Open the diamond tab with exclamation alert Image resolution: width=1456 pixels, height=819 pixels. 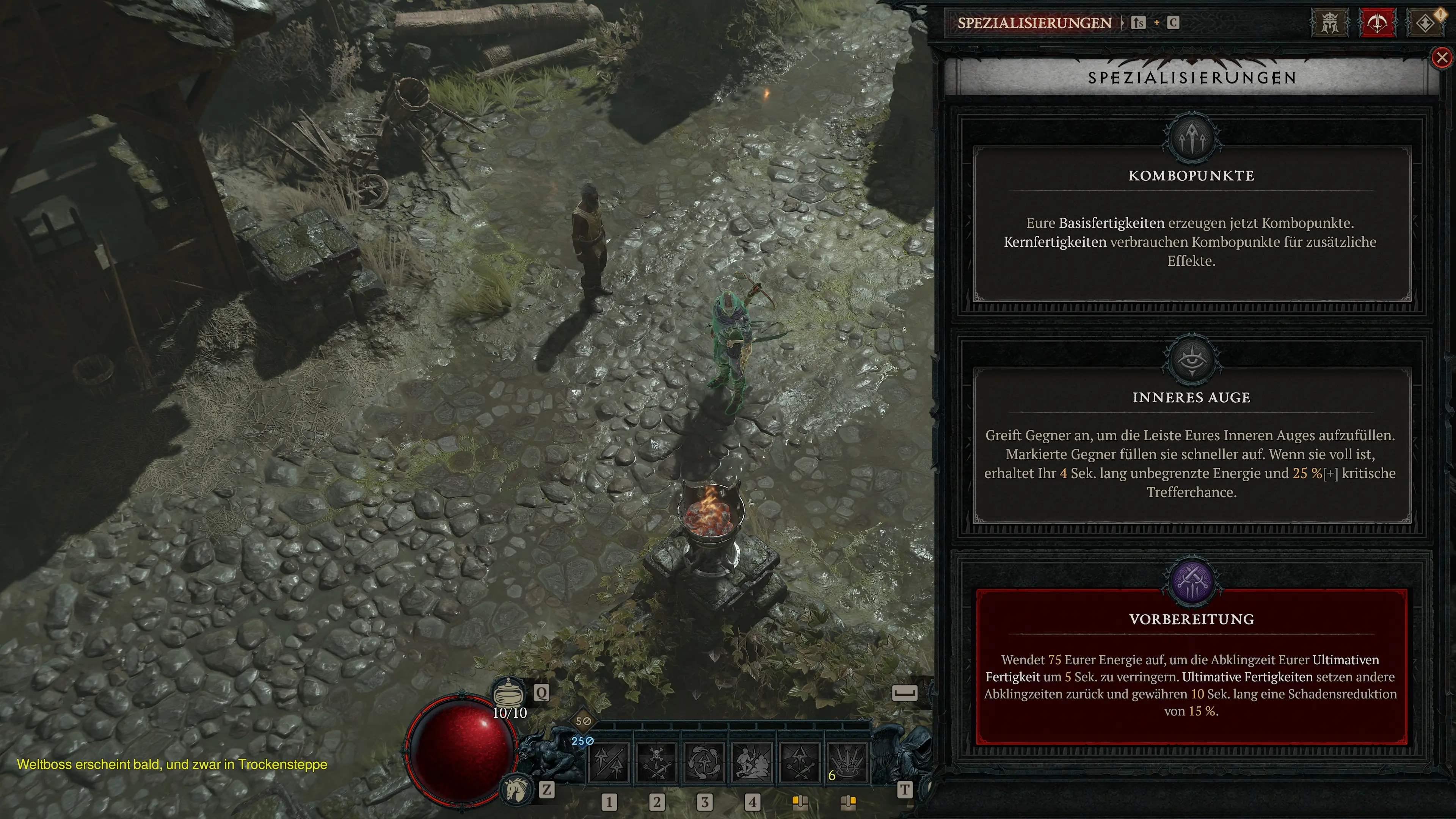[x=1425, y=23]
